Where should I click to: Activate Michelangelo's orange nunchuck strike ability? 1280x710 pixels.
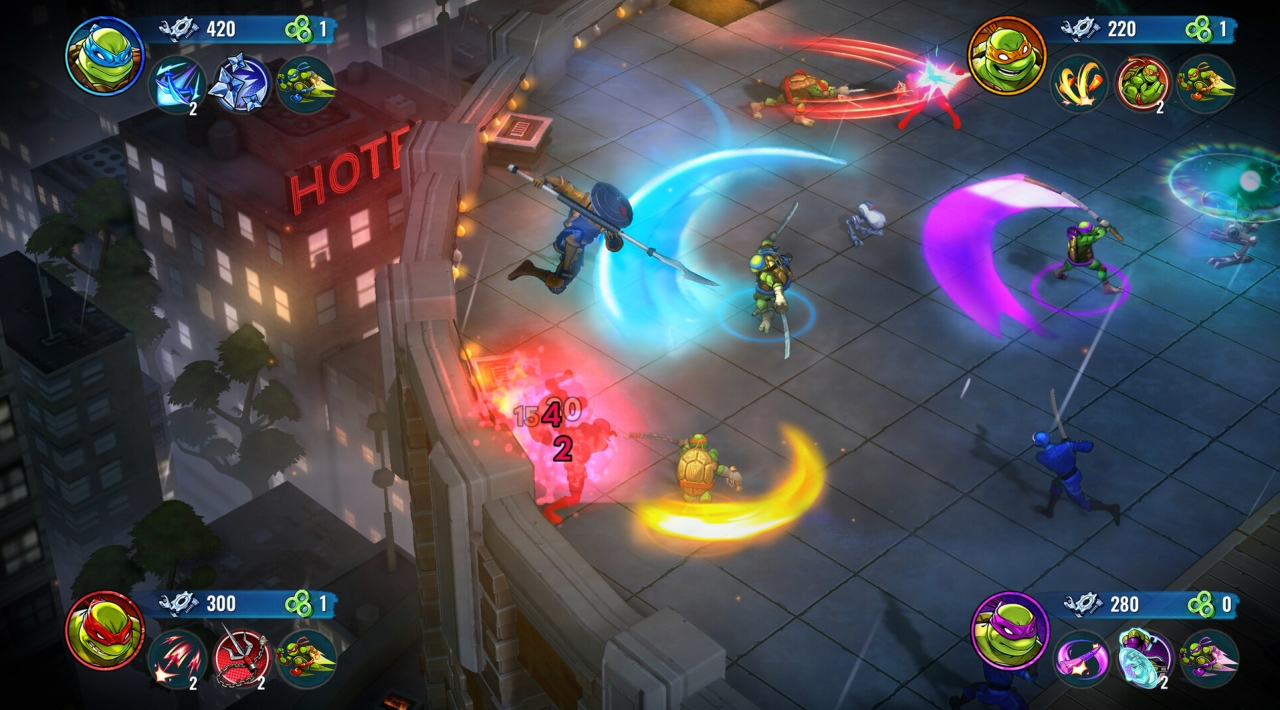[x=1079, y=83]
